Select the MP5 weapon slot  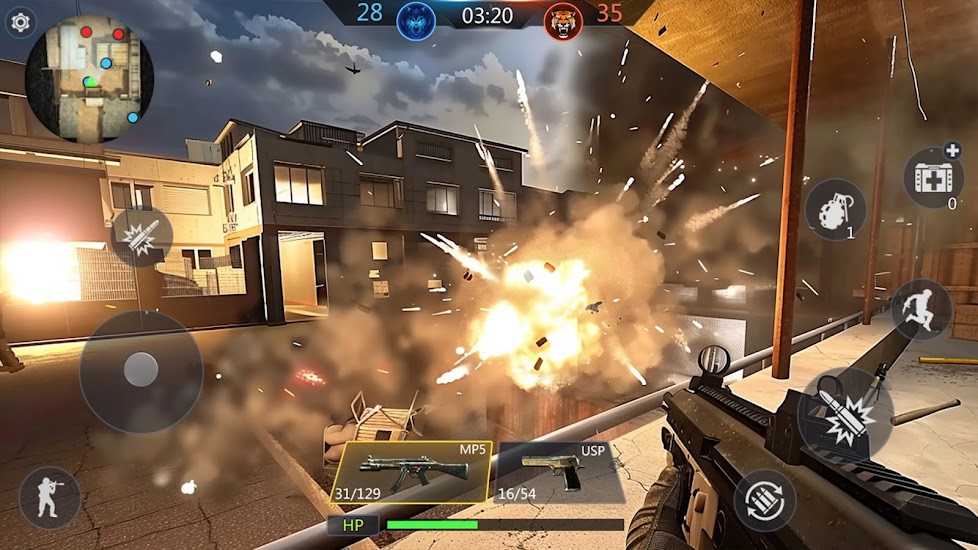(x=410, y=471)
